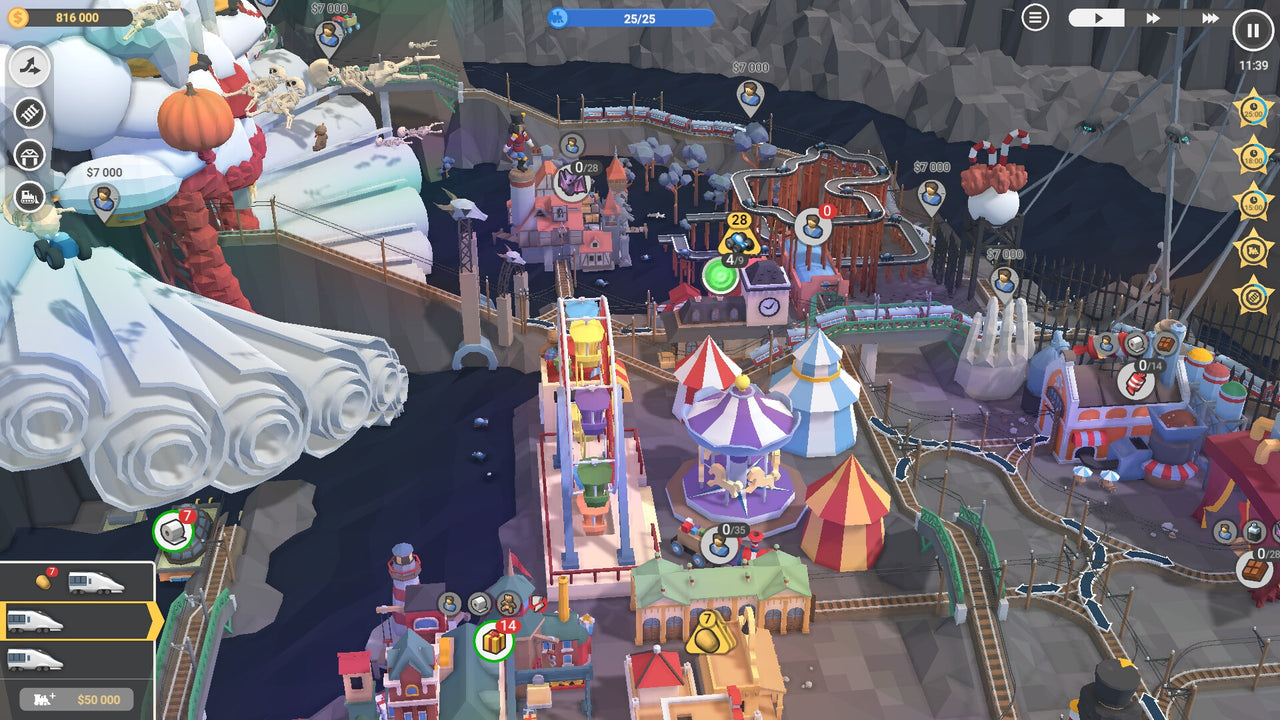The height and width of the screenshot is (720, 1280).
Task: Click the whale icon beside the population bar
Action: tap(560, 15)
